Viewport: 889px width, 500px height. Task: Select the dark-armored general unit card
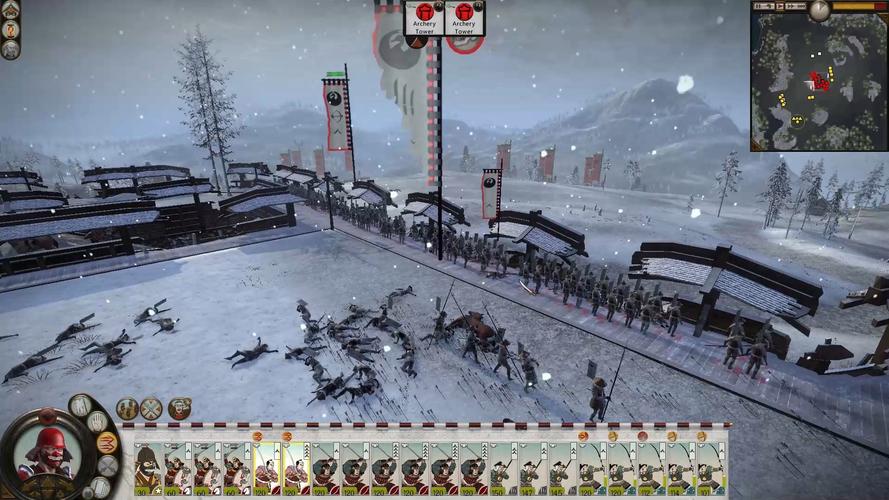(148, 468)
